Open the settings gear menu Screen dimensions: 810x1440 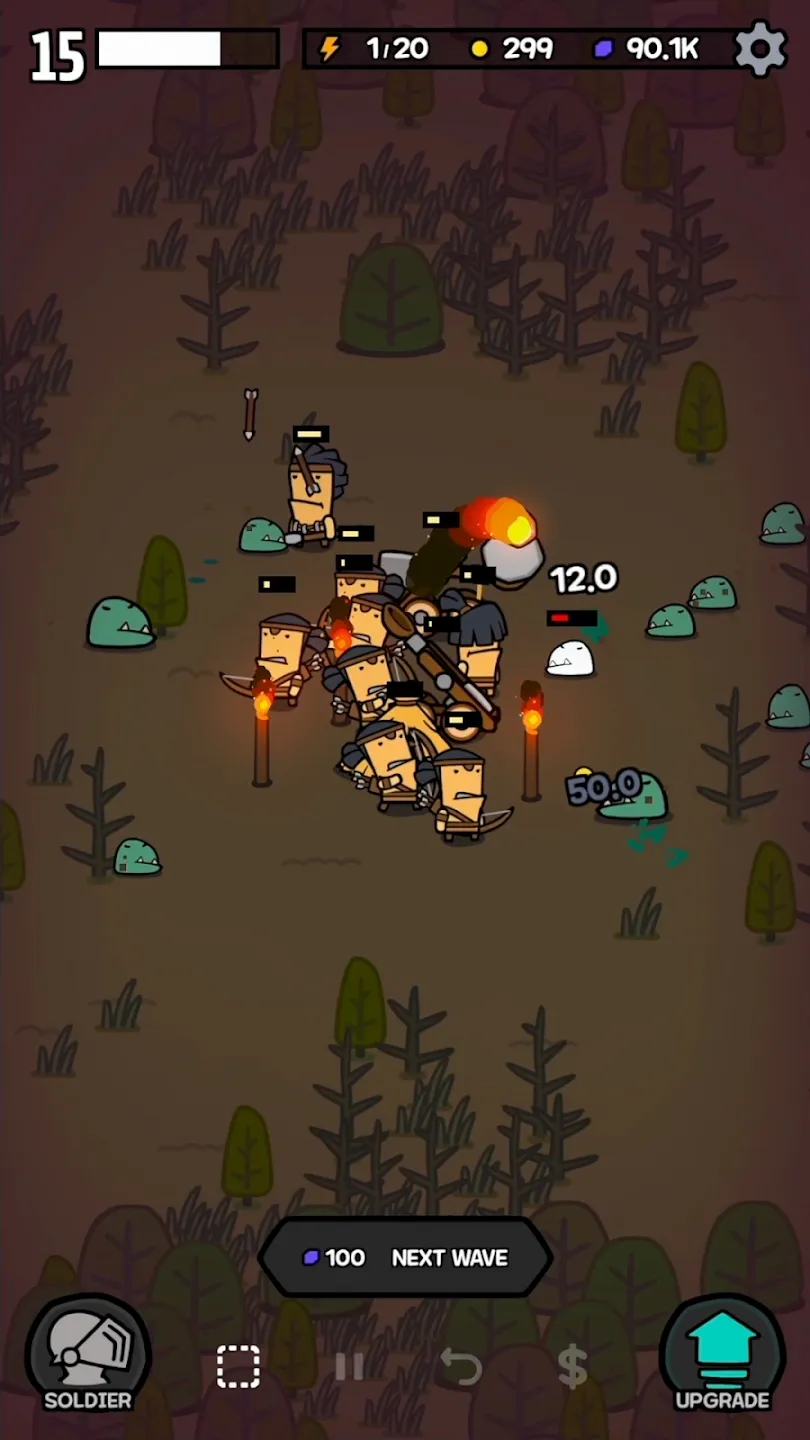point(760,48)
